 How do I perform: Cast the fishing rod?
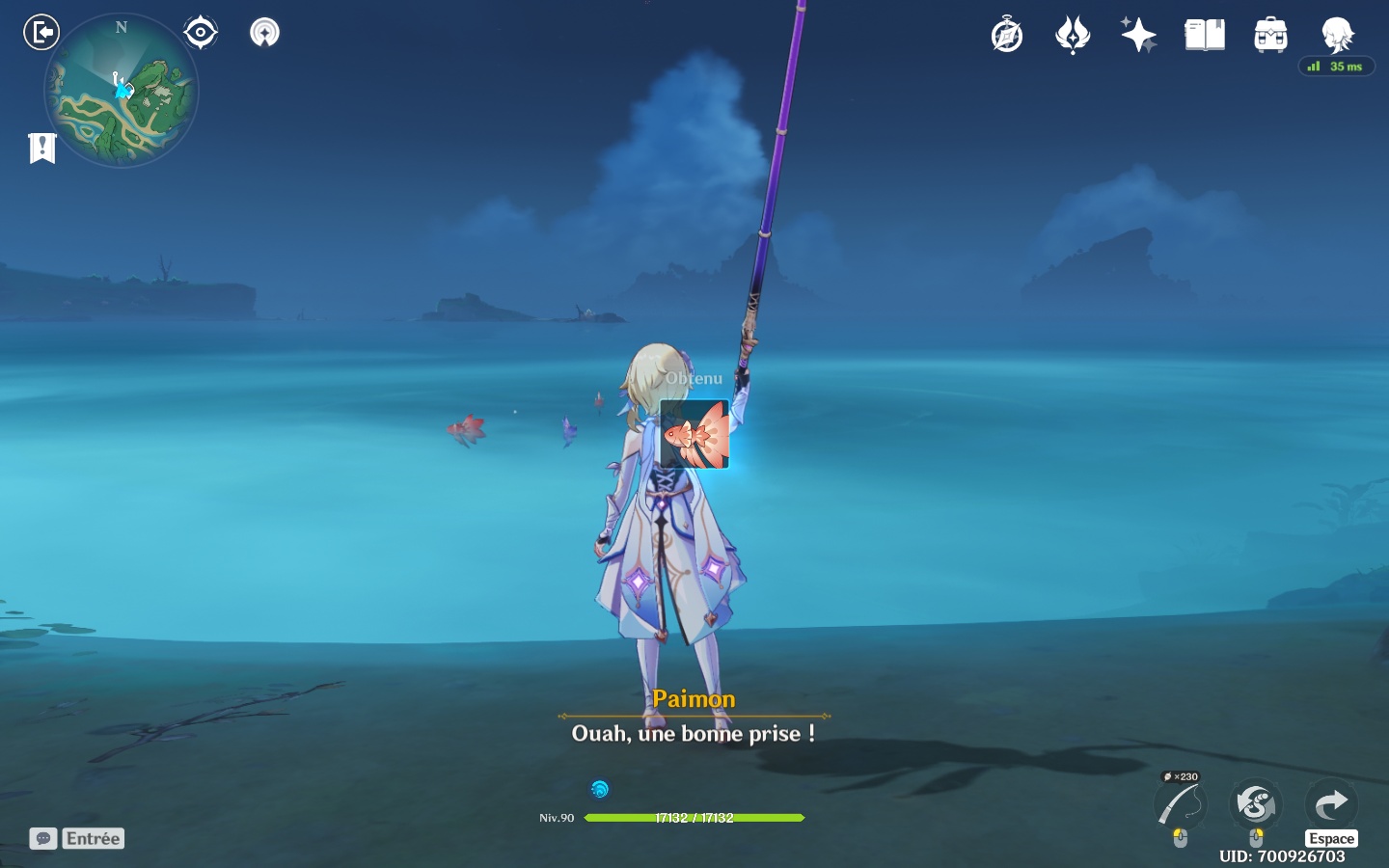1181,804
